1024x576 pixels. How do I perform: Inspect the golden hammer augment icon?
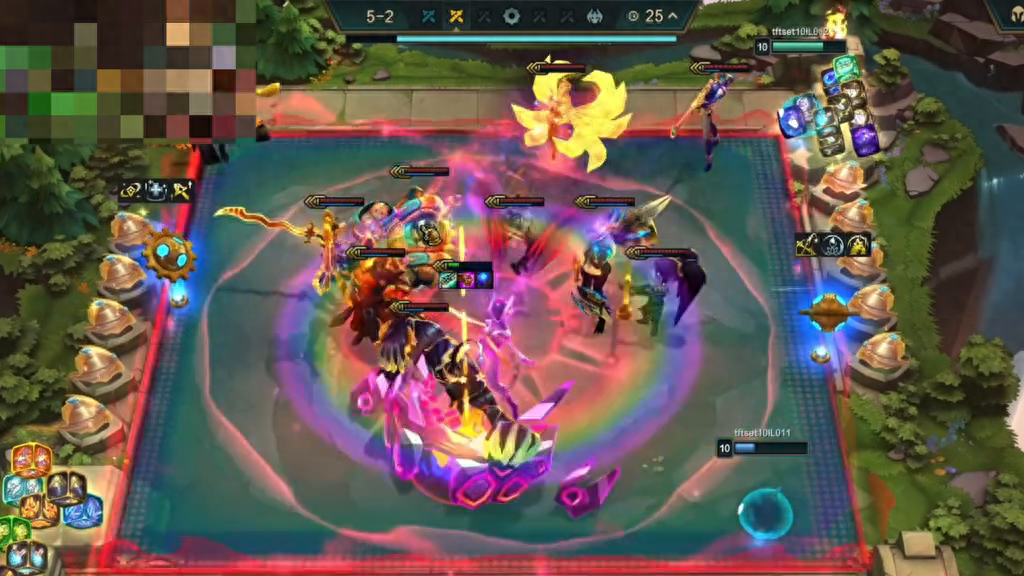[180, 191]
